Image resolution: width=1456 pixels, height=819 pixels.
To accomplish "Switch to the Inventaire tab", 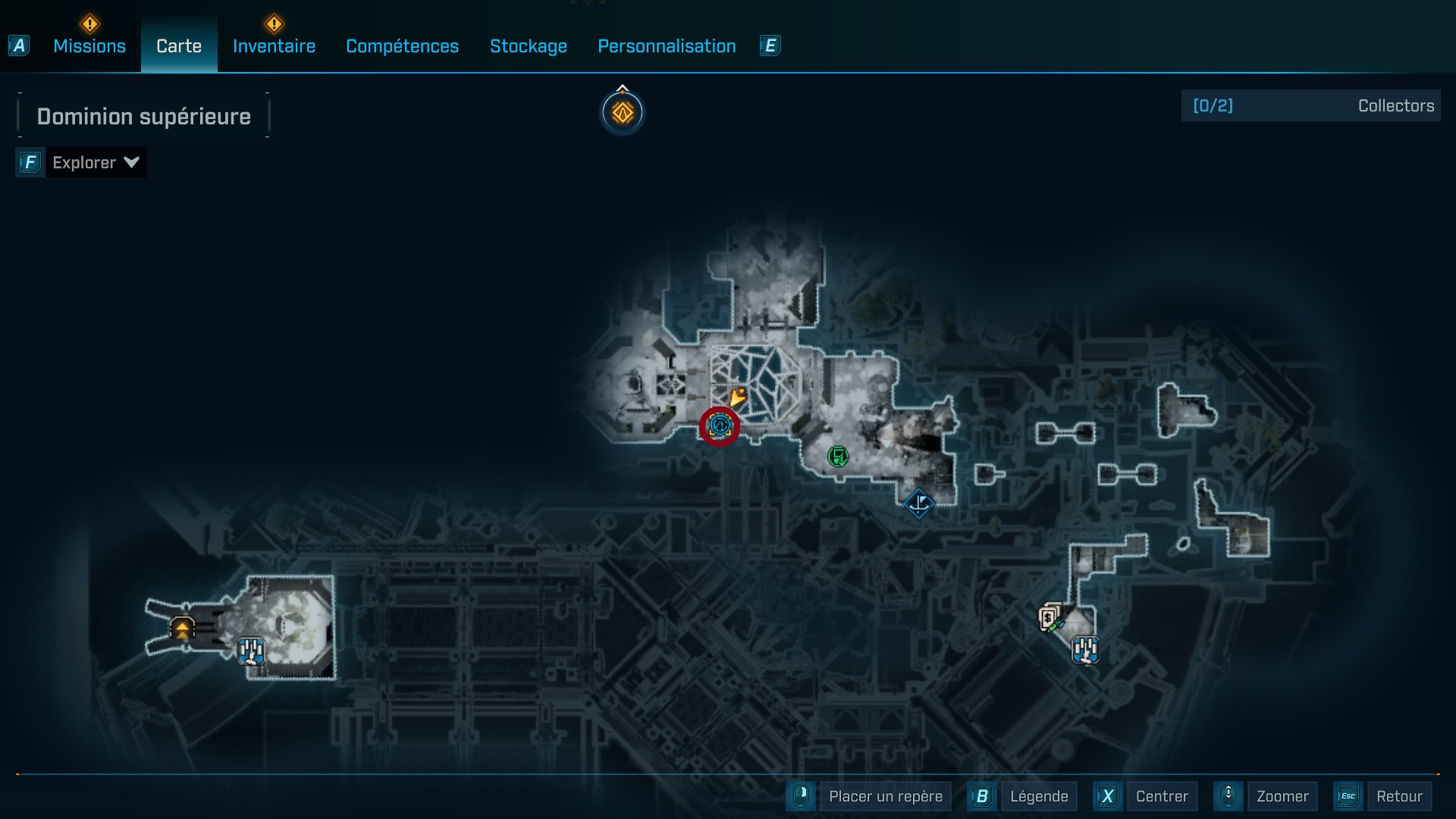I will click(274, 46).
